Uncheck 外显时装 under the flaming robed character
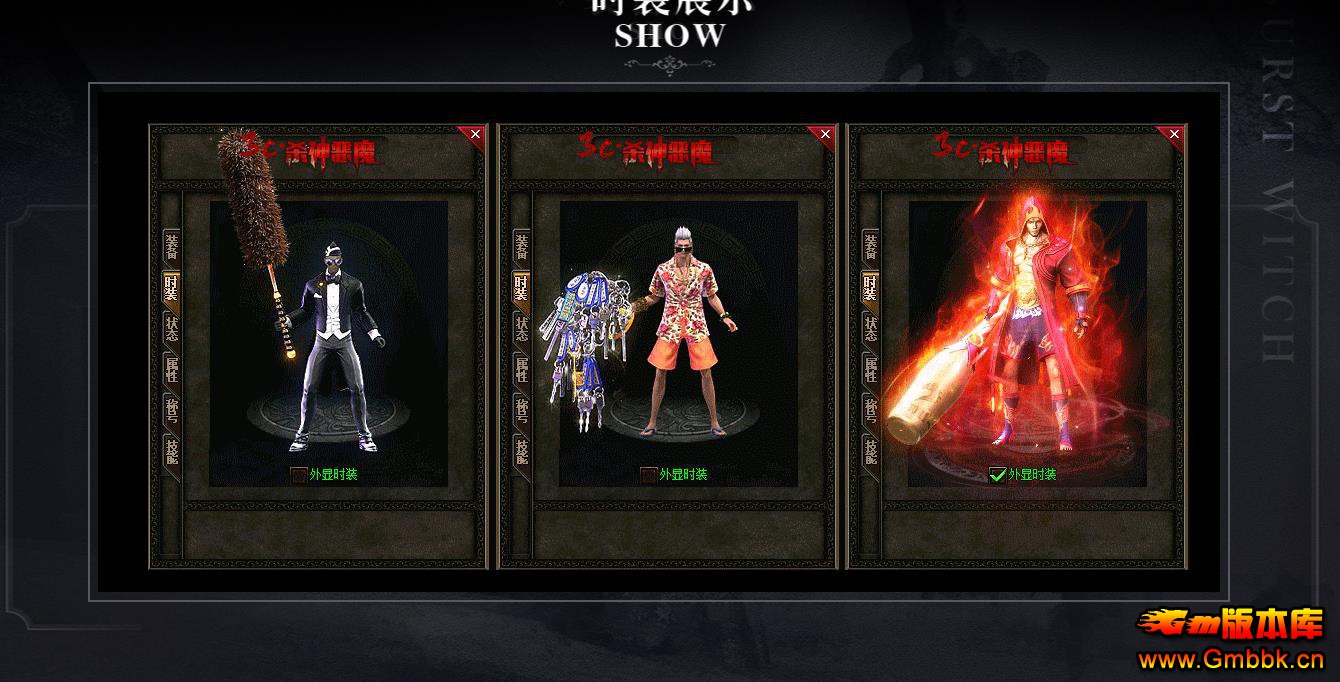The height and width of the screenshot is (682, 1340). [997, 475]
